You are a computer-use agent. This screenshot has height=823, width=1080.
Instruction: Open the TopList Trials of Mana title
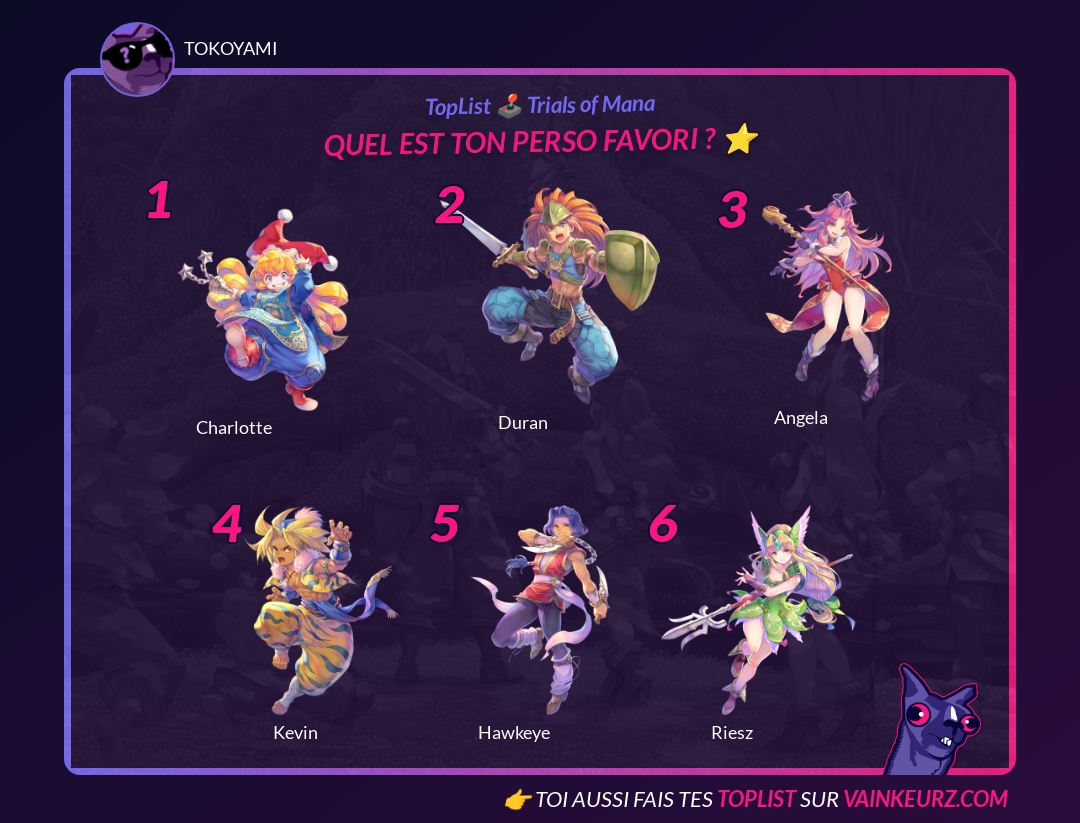click(x=540, y=105)
